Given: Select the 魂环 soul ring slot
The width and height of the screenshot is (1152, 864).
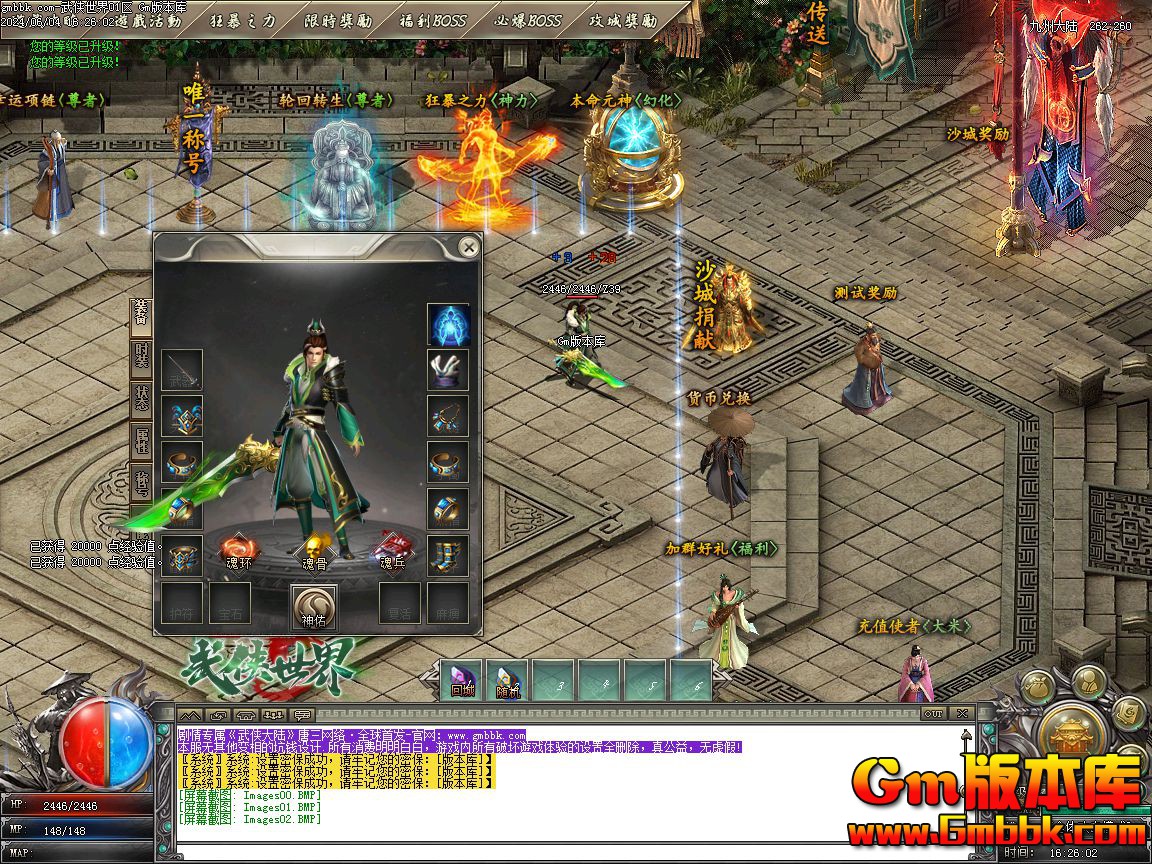Looking at the screenshot, I should point(238,551).
